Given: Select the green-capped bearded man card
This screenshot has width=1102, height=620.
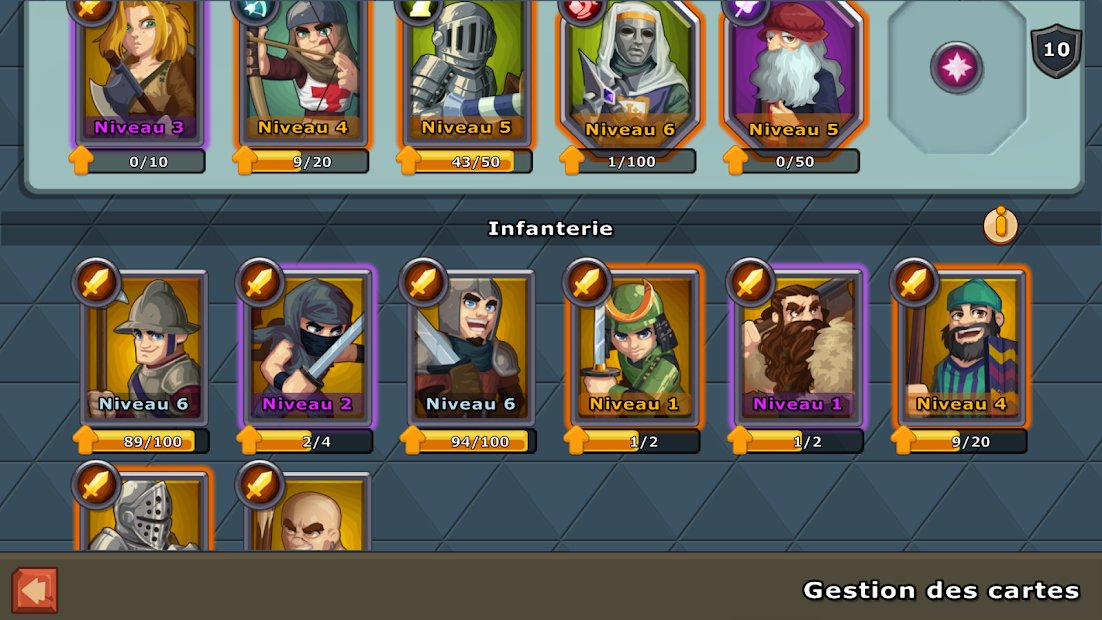Looking at the screenshot, I should coord(962,347).
